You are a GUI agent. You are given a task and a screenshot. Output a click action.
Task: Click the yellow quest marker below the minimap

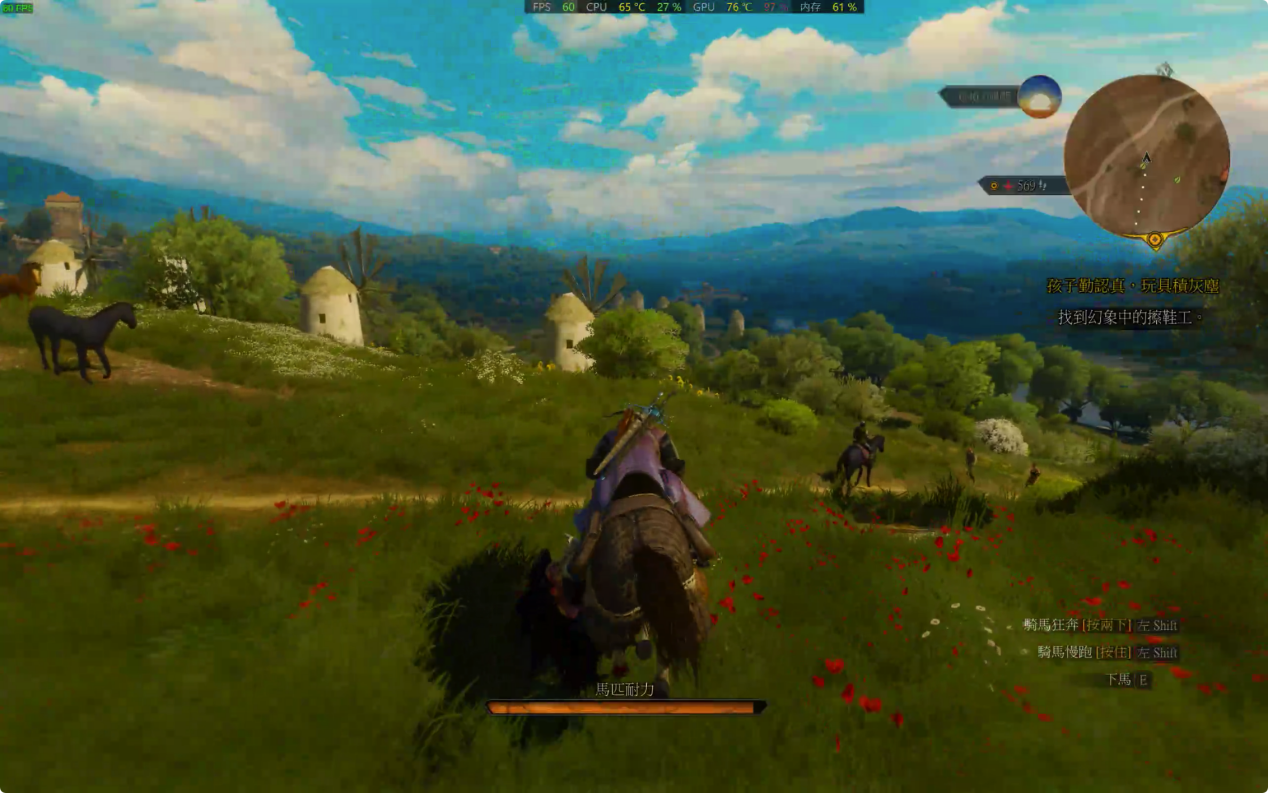[1155, 240]
